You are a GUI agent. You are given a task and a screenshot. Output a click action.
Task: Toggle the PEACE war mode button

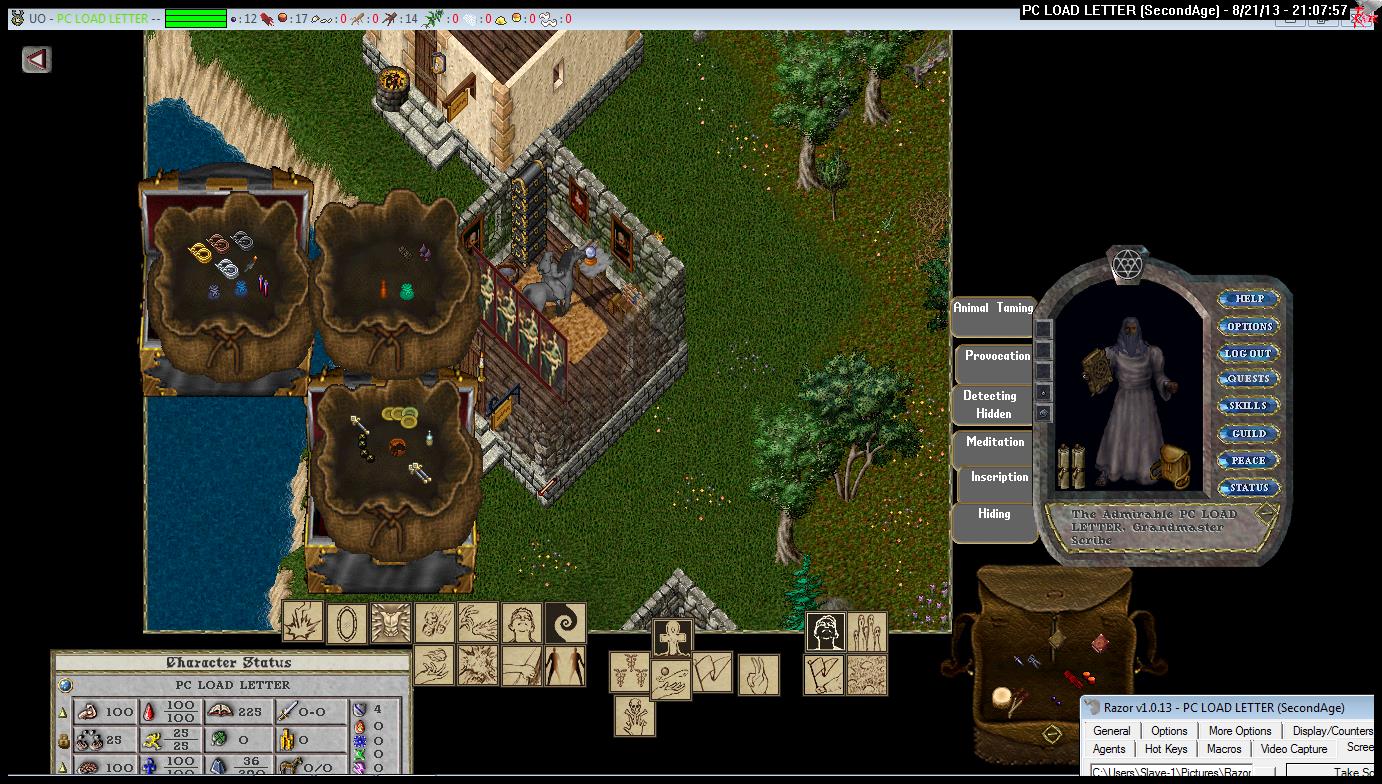(x=1249, y=461)
